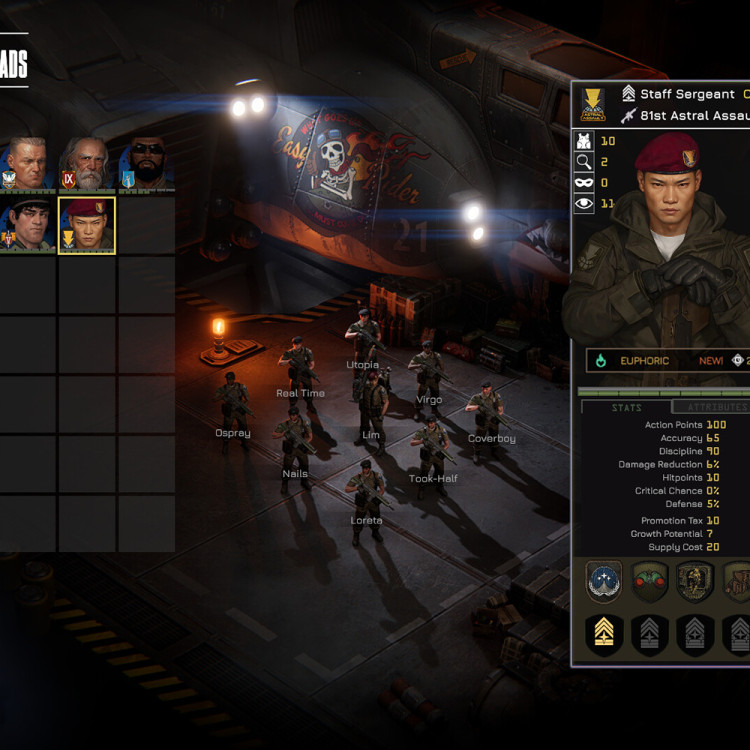The image size is (750, 750).
Task: Select the red beret soldier portrait
Action: (x=87, y=225)
